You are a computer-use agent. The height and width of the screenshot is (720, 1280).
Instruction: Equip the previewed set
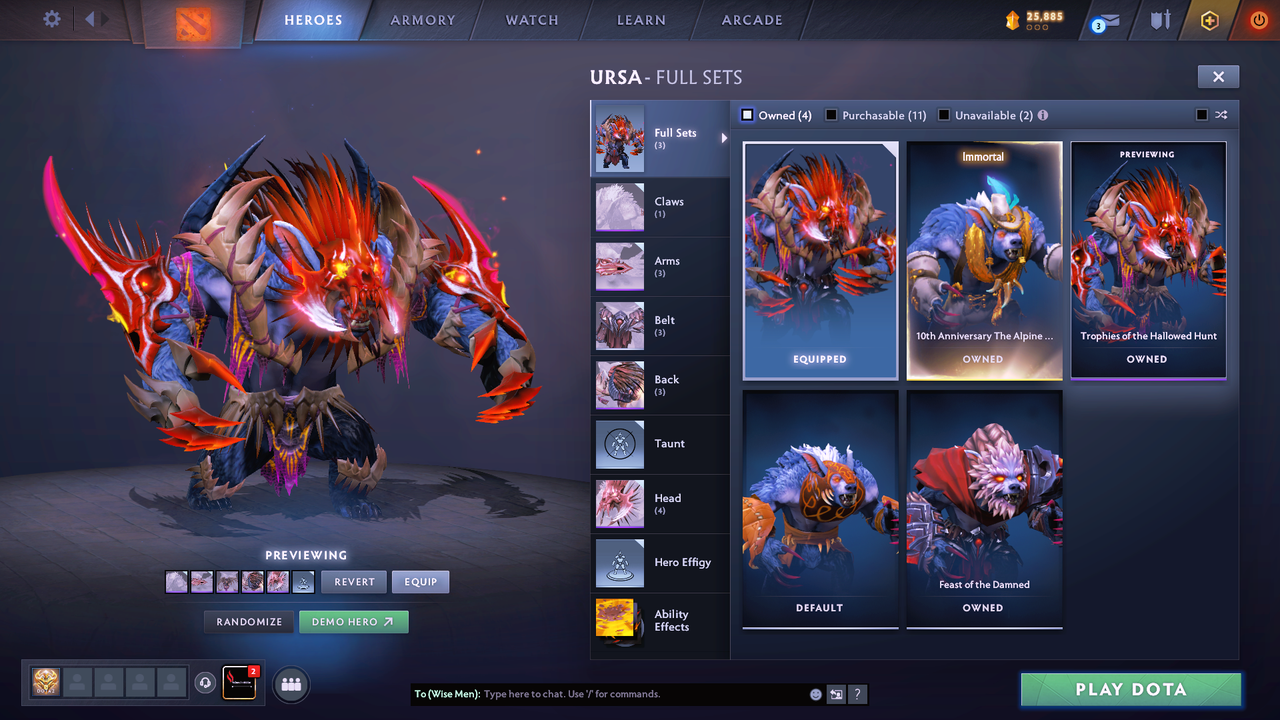(x=420, y=582)
